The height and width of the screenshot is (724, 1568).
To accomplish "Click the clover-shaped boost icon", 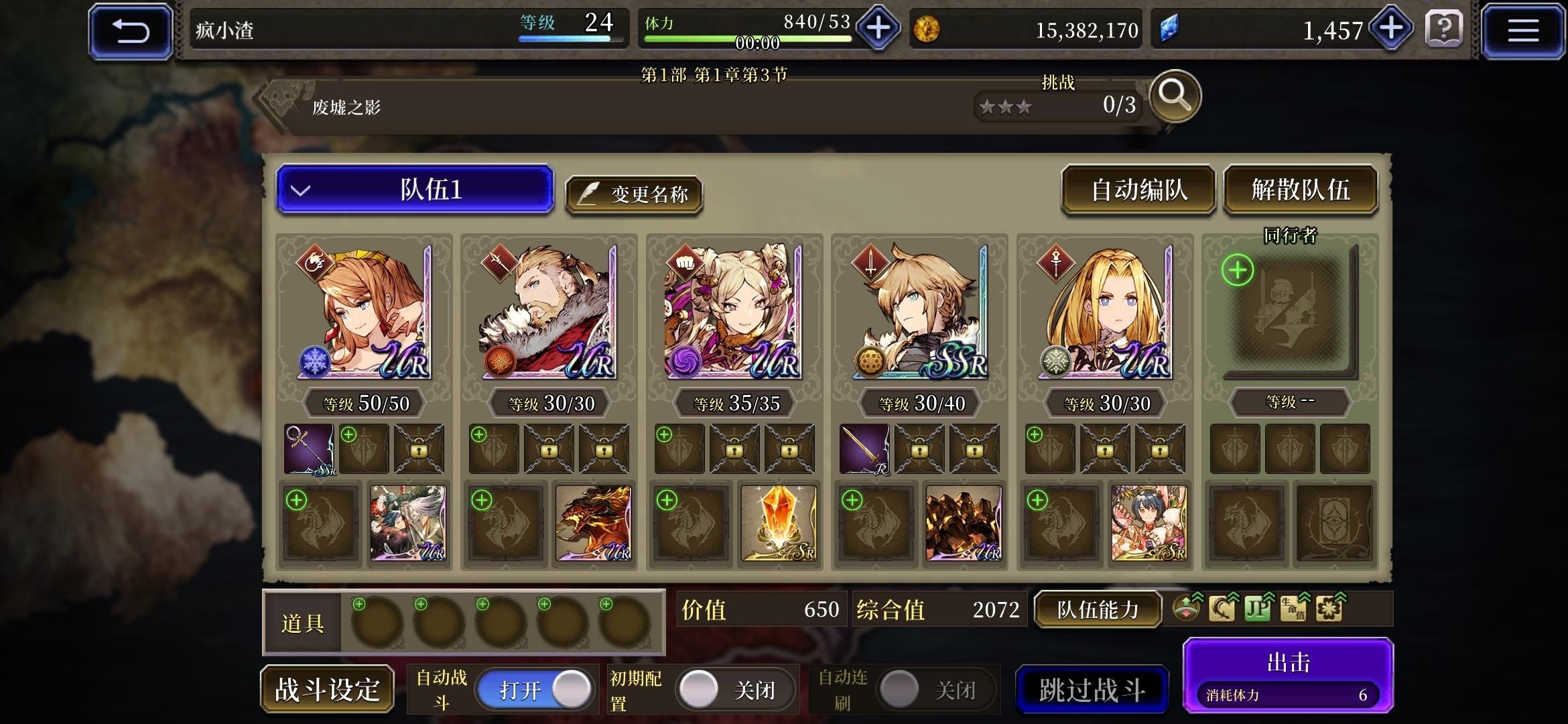I will click(1329, 610).
